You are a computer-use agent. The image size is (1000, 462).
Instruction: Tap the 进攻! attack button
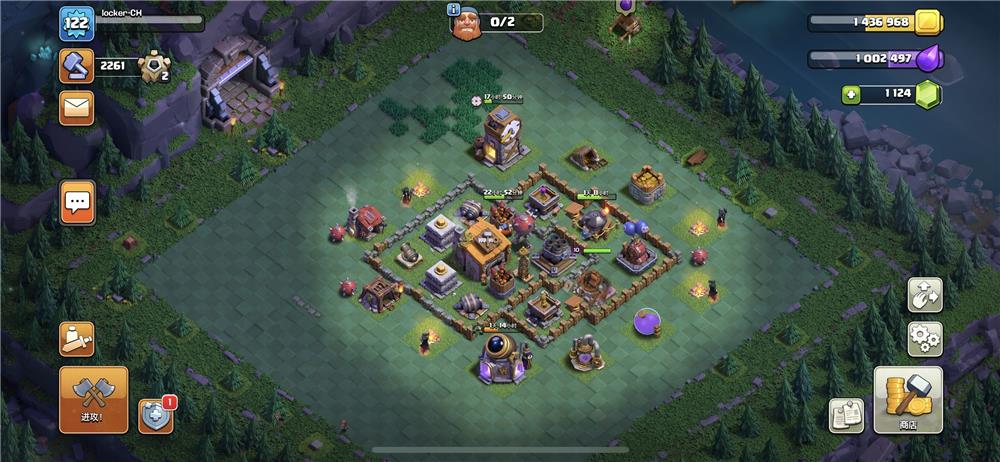[93, 399]
